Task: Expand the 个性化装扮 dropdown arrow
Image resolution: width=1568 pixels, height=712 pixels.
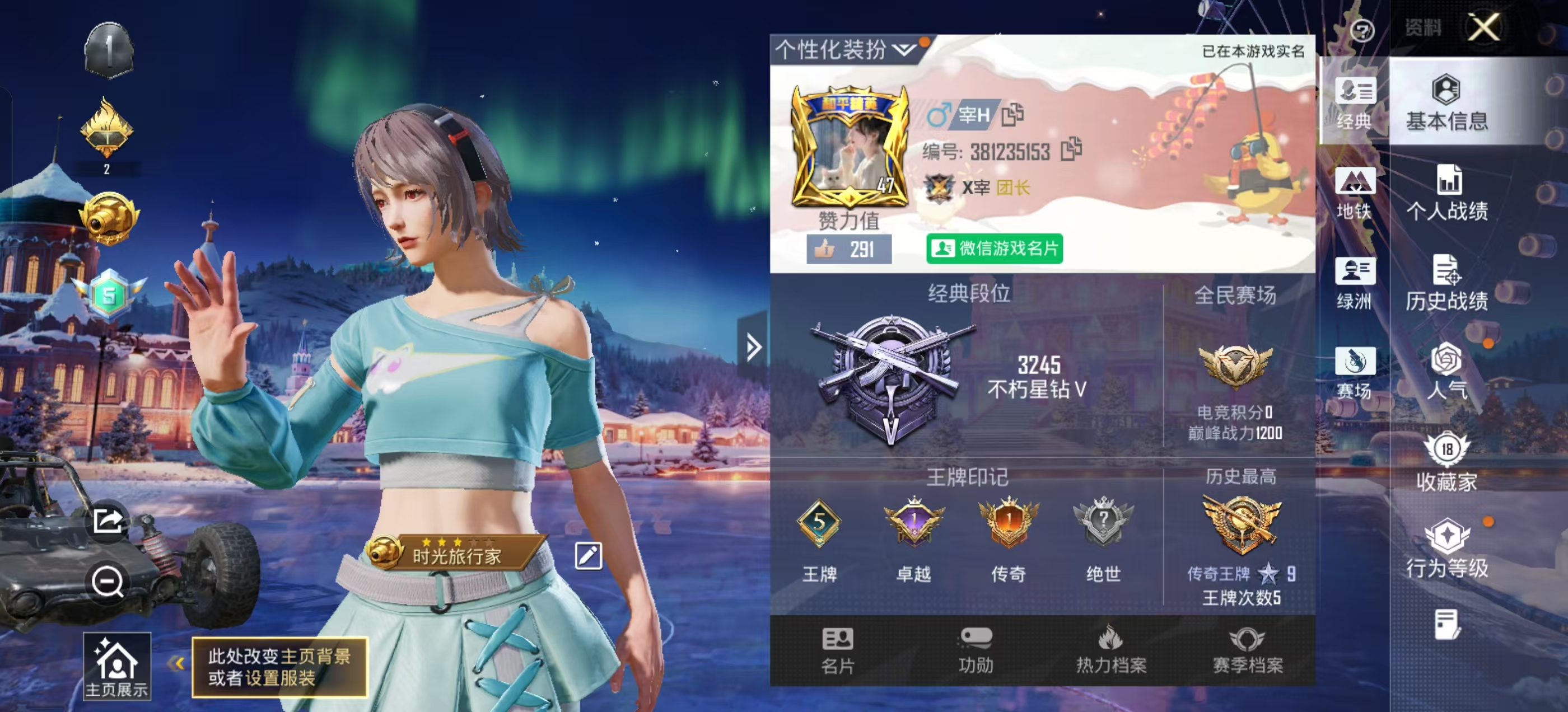Action: click(903, 51)
